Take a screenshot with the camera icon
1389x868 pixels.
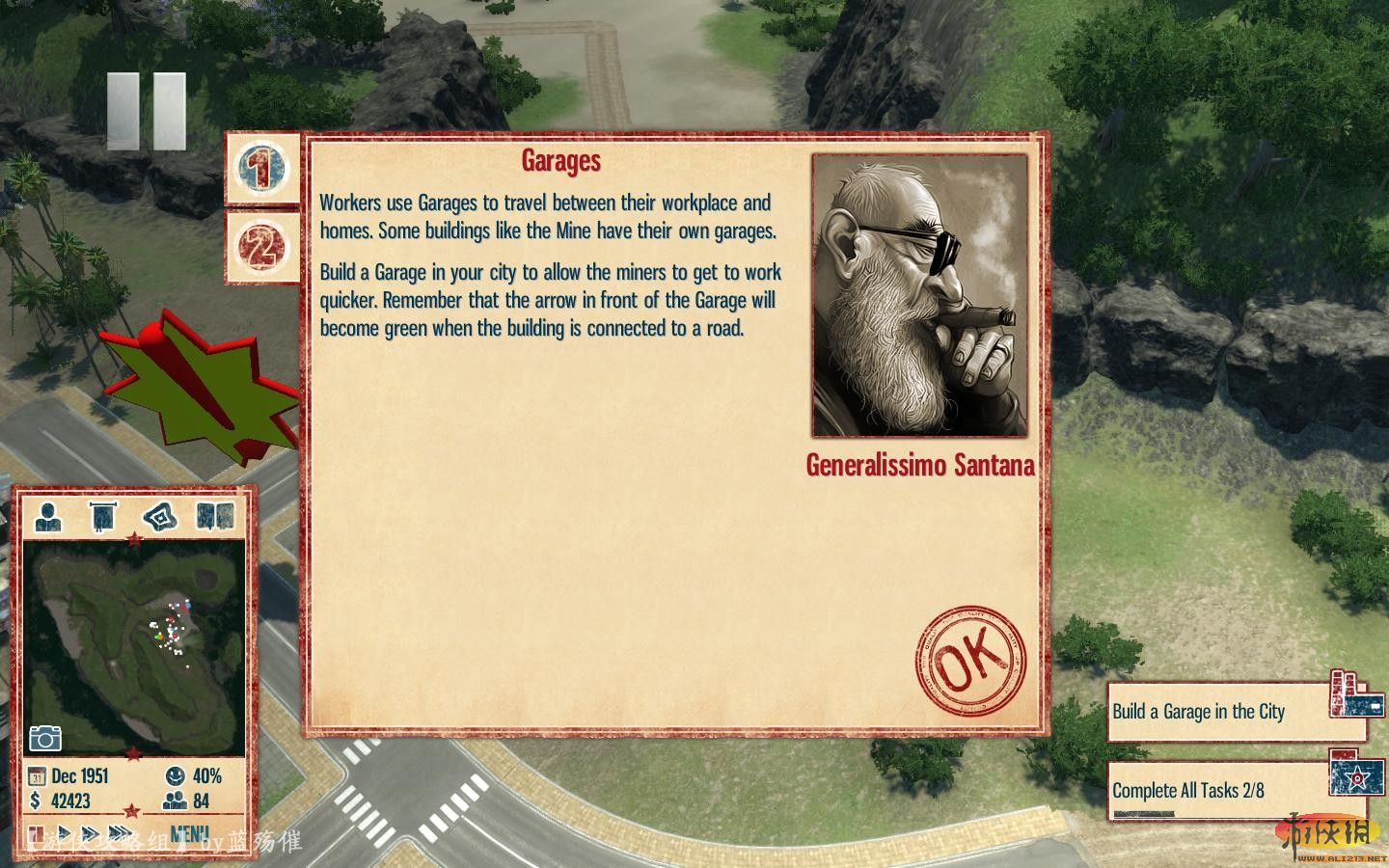[x=44, y=739]
